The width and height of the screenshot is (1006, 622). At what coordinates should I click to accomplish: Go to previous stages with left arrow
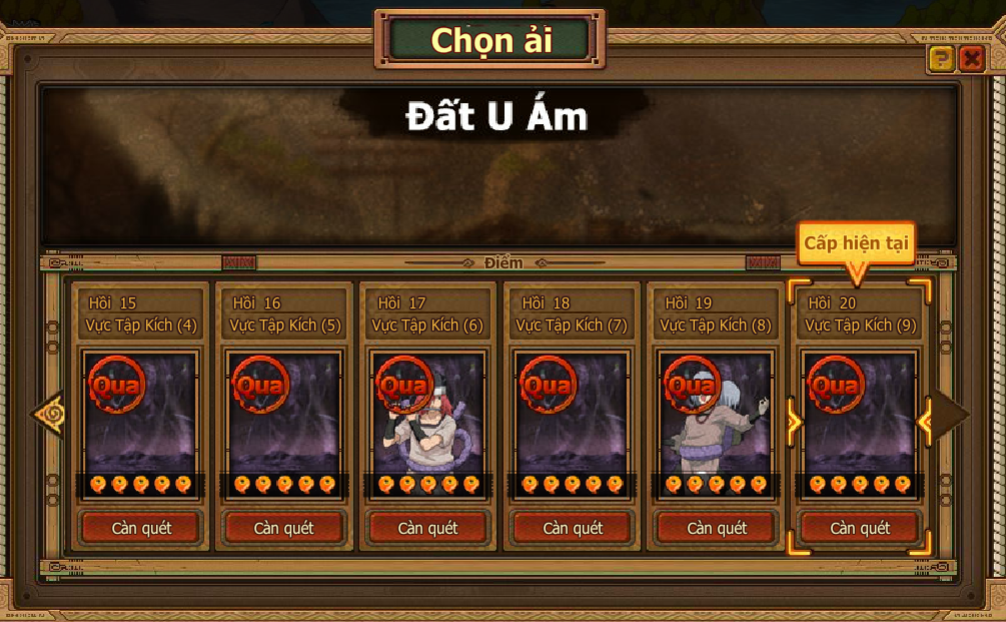48,413
